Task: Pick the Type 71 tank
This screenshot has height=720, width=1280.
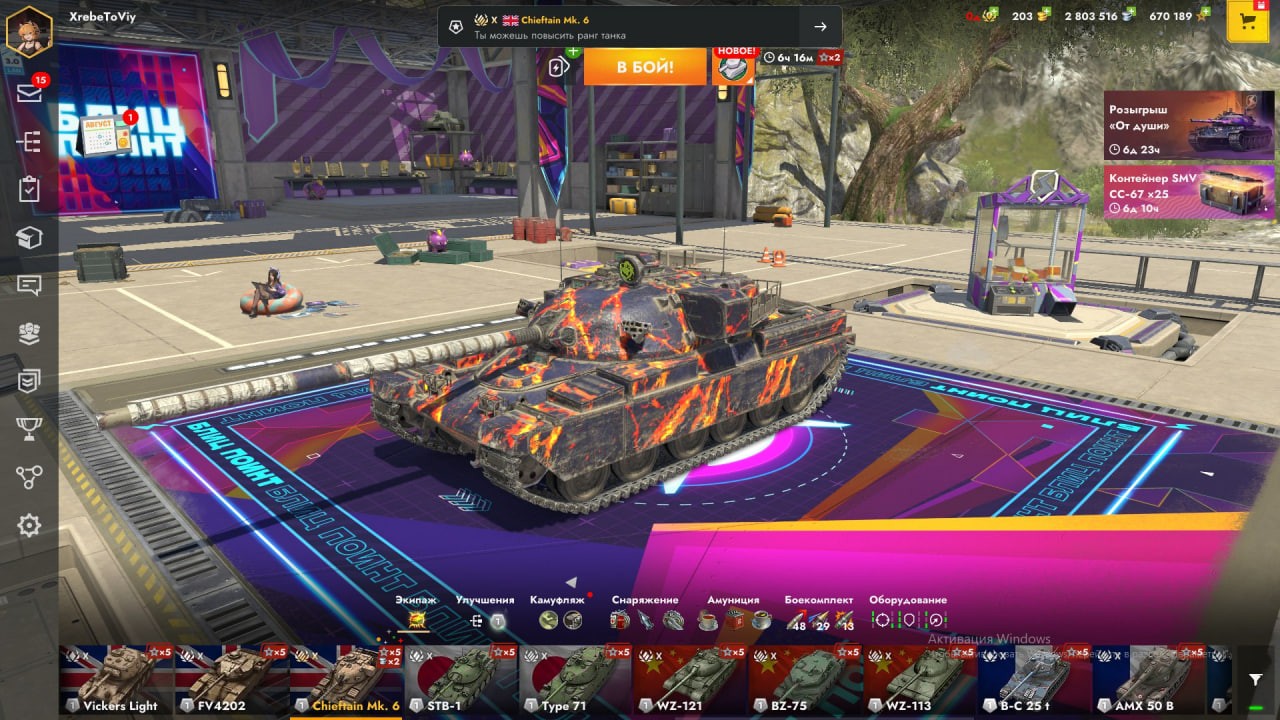Action: pos(576,680)
